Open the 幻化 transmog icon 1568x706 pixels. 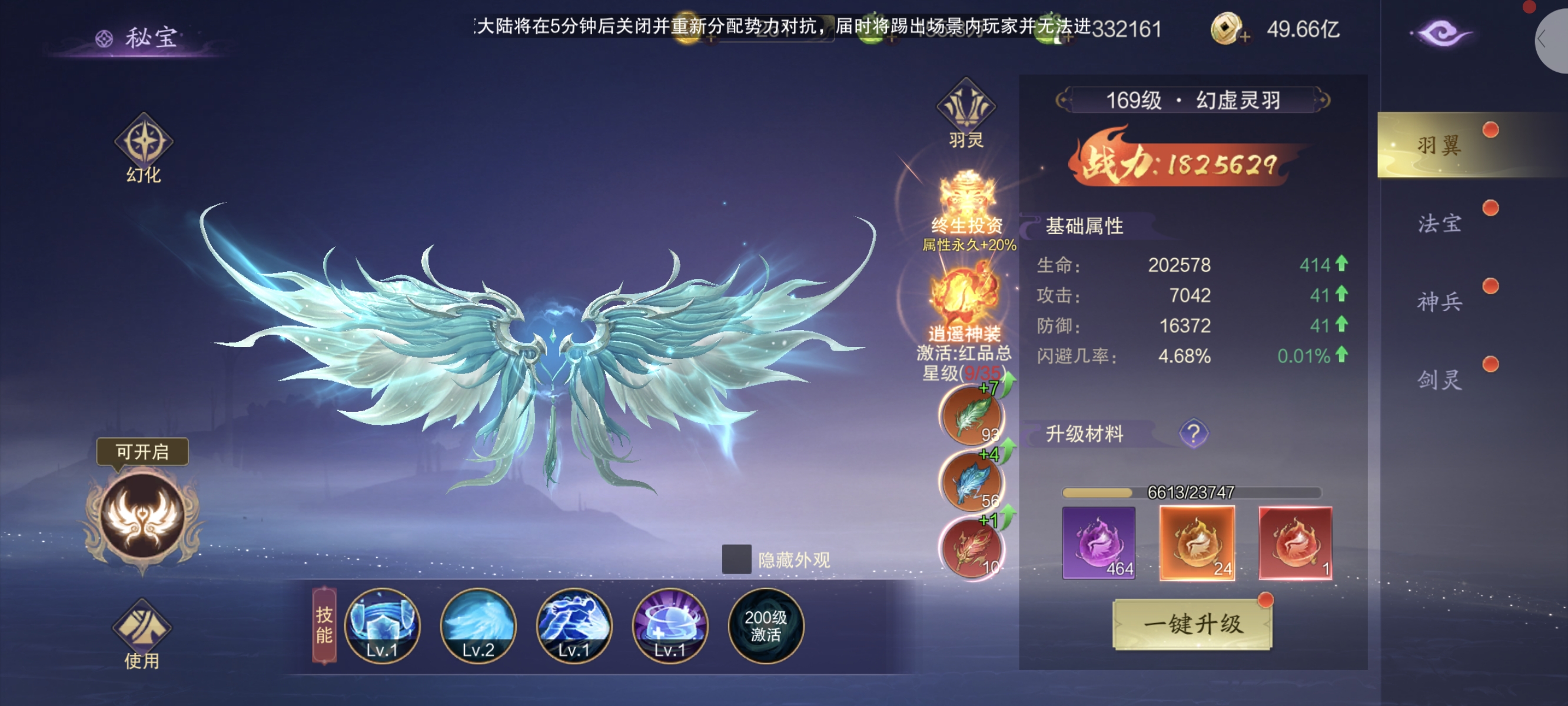click(x=144, y=147)
